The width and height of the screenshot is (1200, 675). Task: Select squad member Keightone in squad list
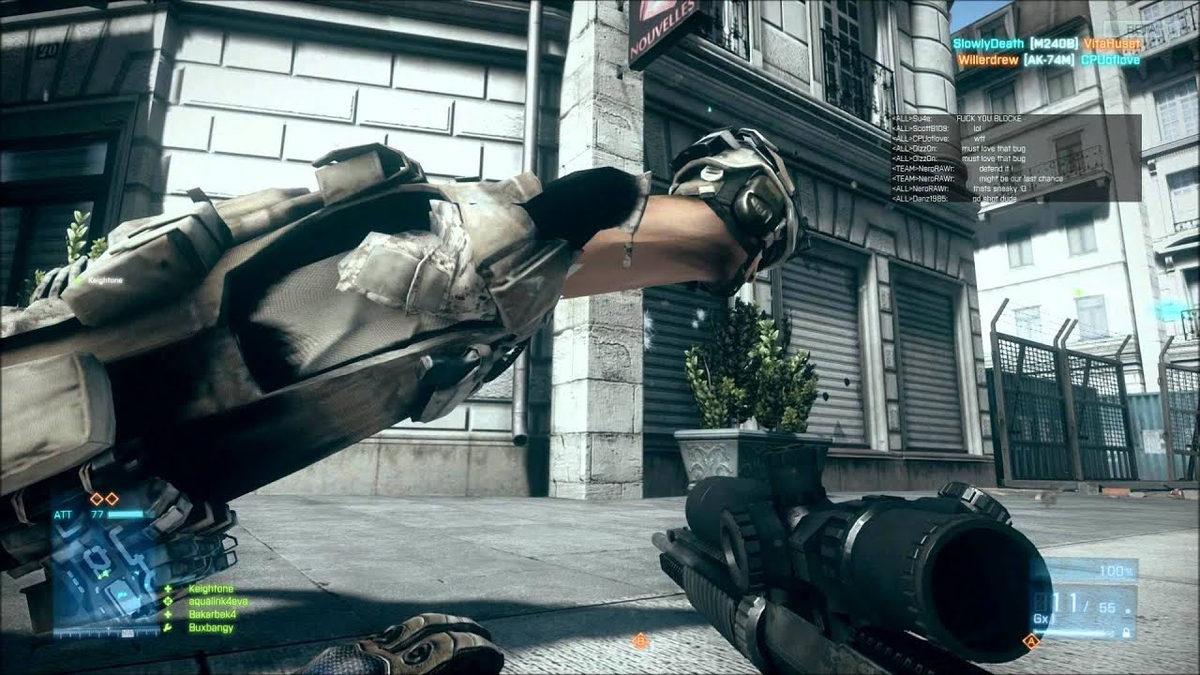pyautogui.click(x=211, y=589)
